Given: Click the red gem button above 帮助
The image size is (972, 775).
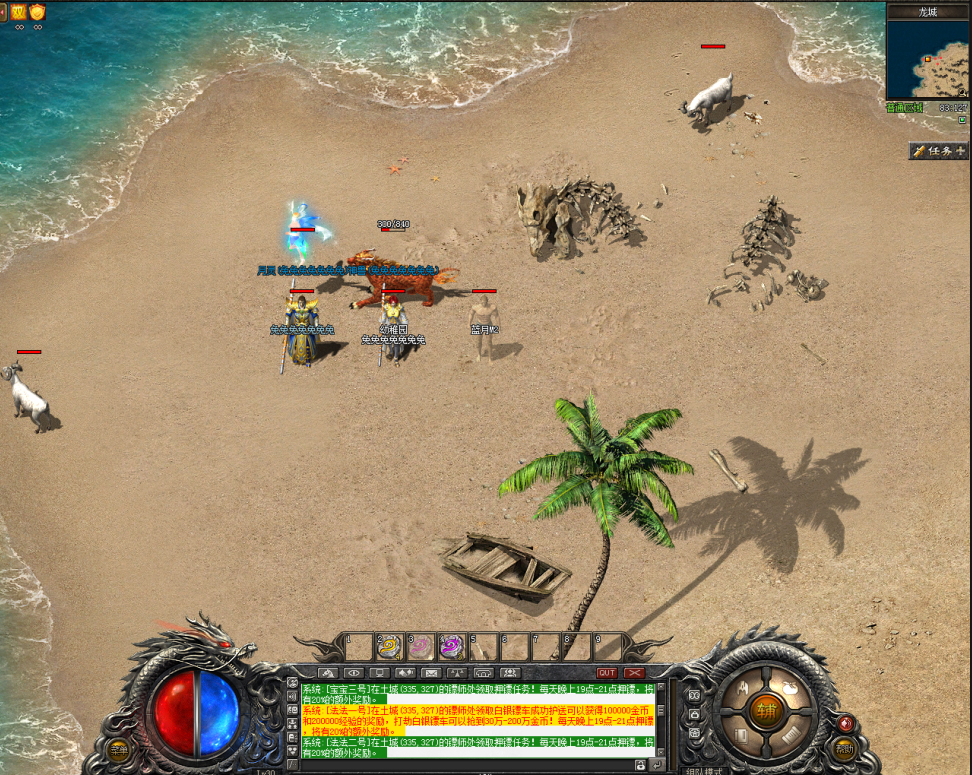Looking at the screenshot, I should [x=846, y=723].
